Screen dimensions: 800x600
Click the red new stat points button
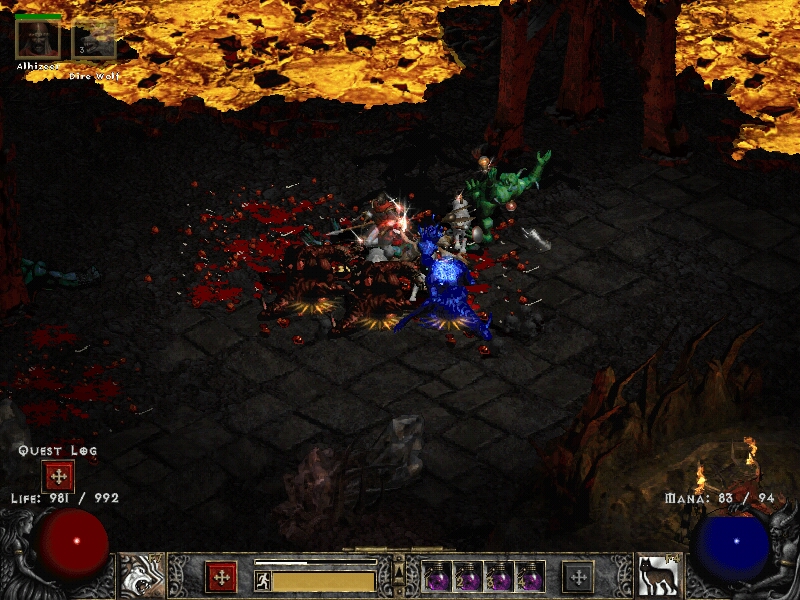(x=221, y=577)
